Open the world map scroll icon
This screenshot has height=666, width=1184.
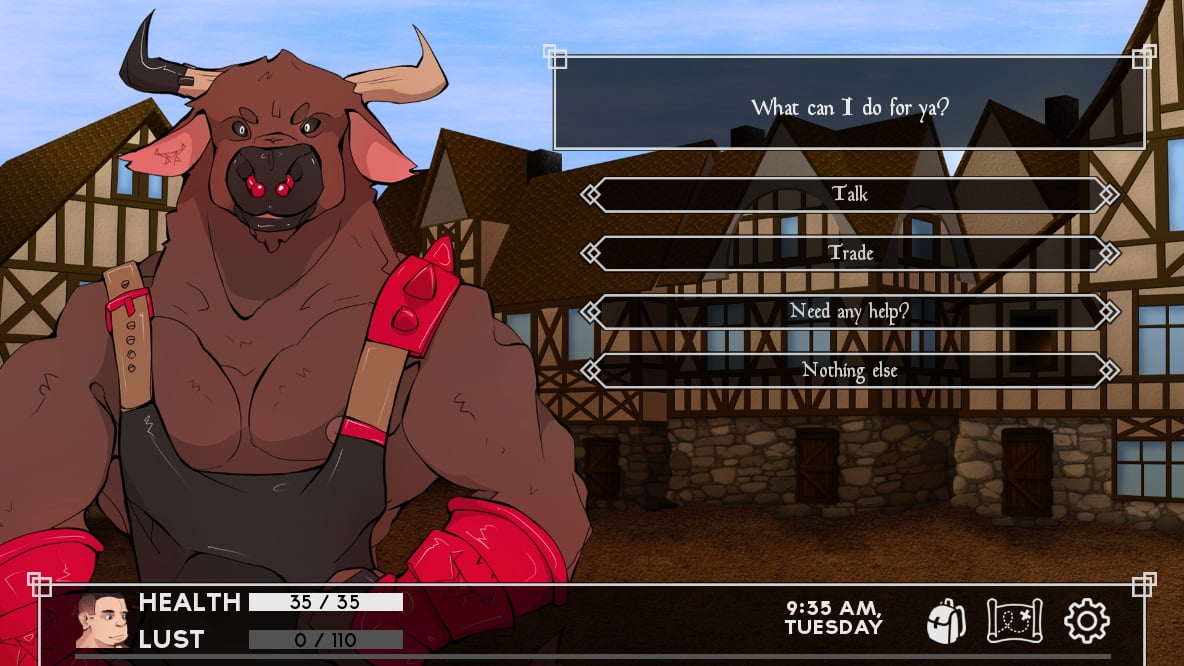(1014, 621)
